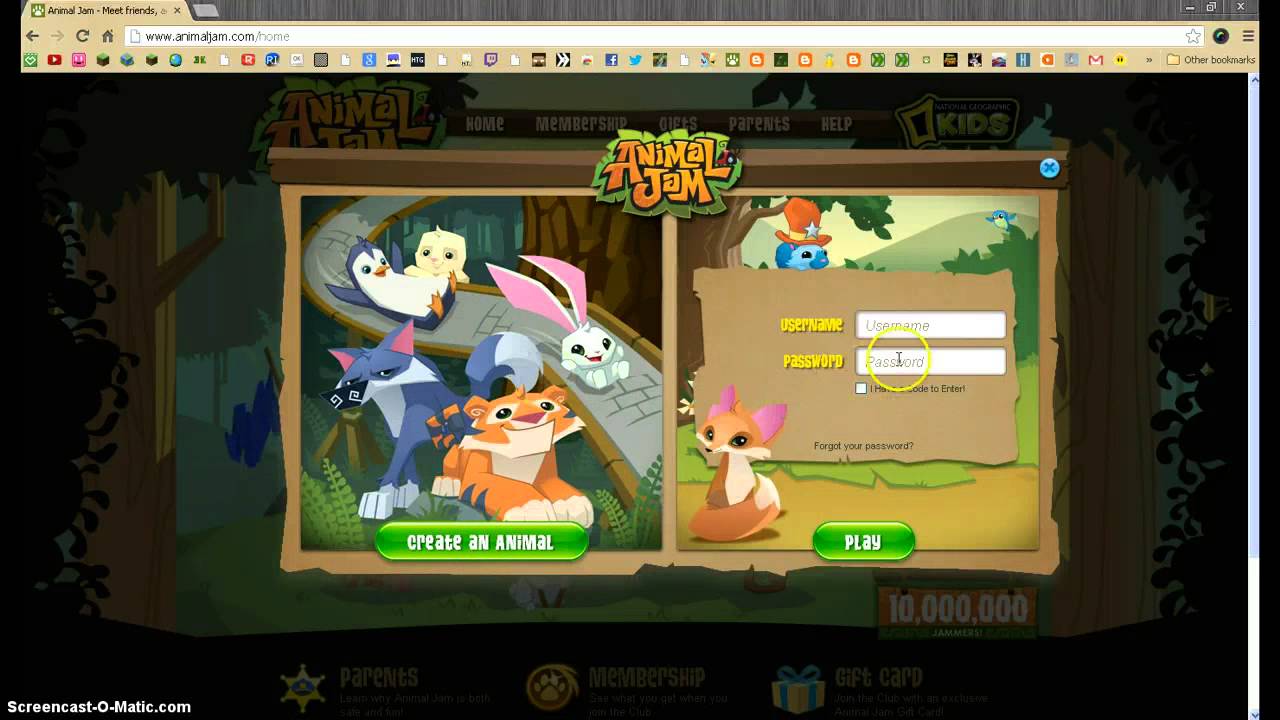Open the Help menu entry
The height and width of the screenshot is (720, 1280).
click(x=836, y=124)
